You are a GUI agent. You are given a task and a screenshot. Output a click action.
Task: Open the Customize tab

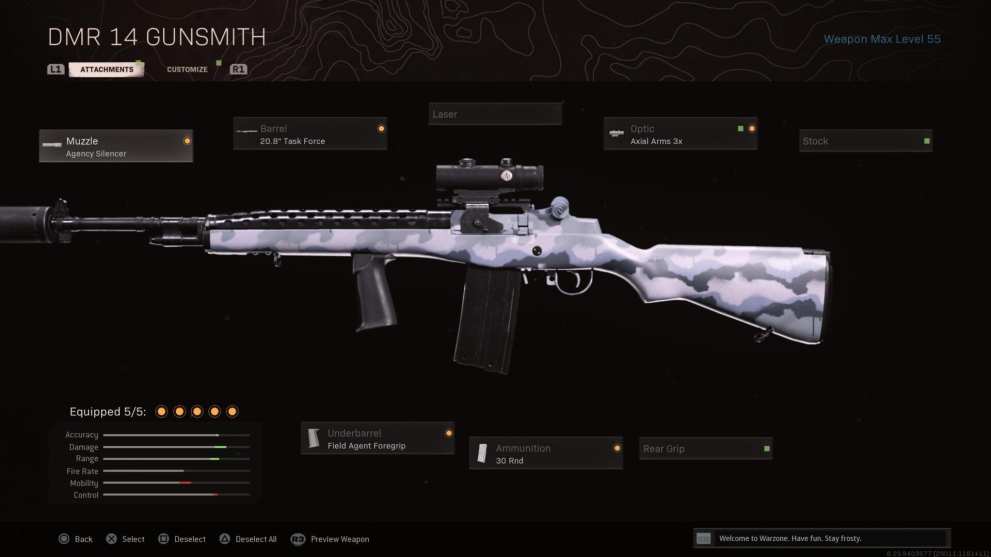click(x=187, y=70)
